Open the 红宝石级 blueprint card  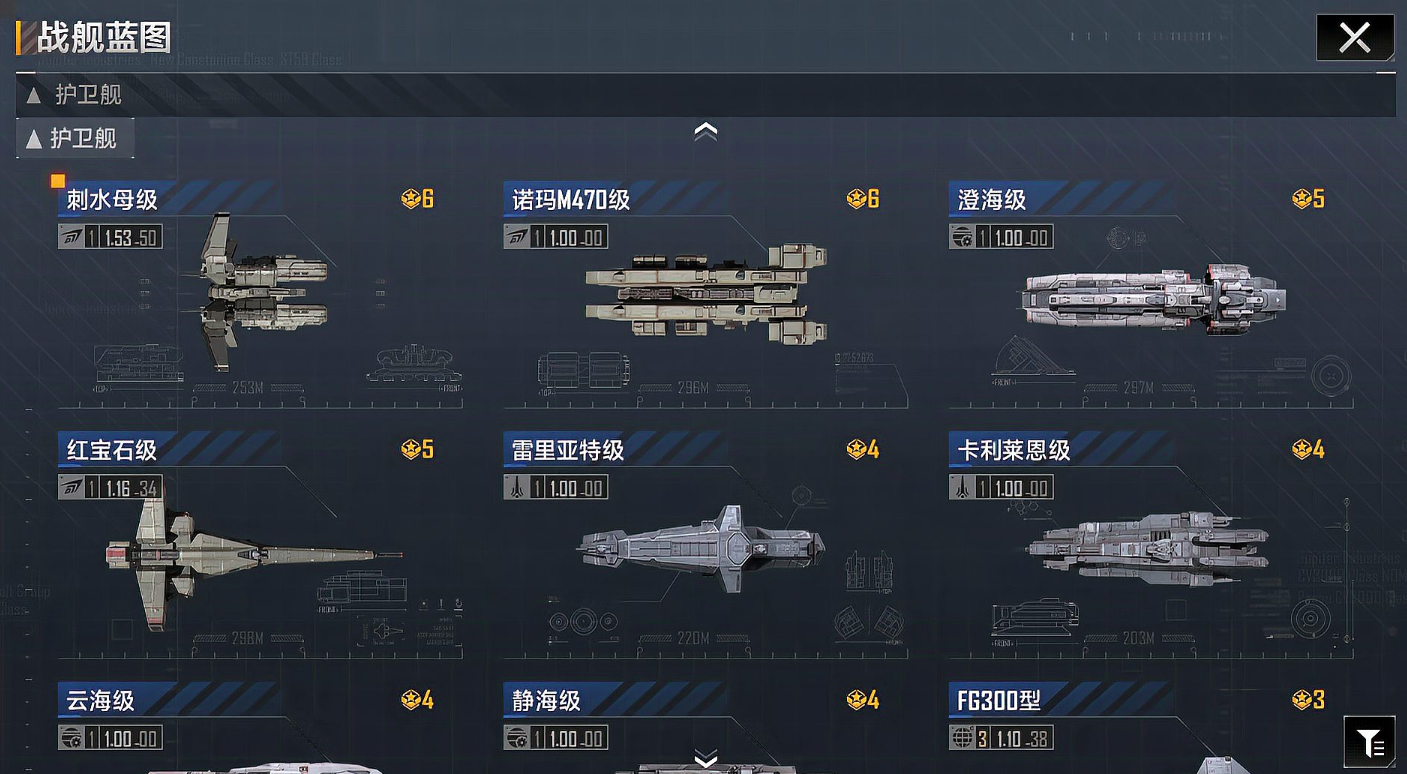pos(232,550)
